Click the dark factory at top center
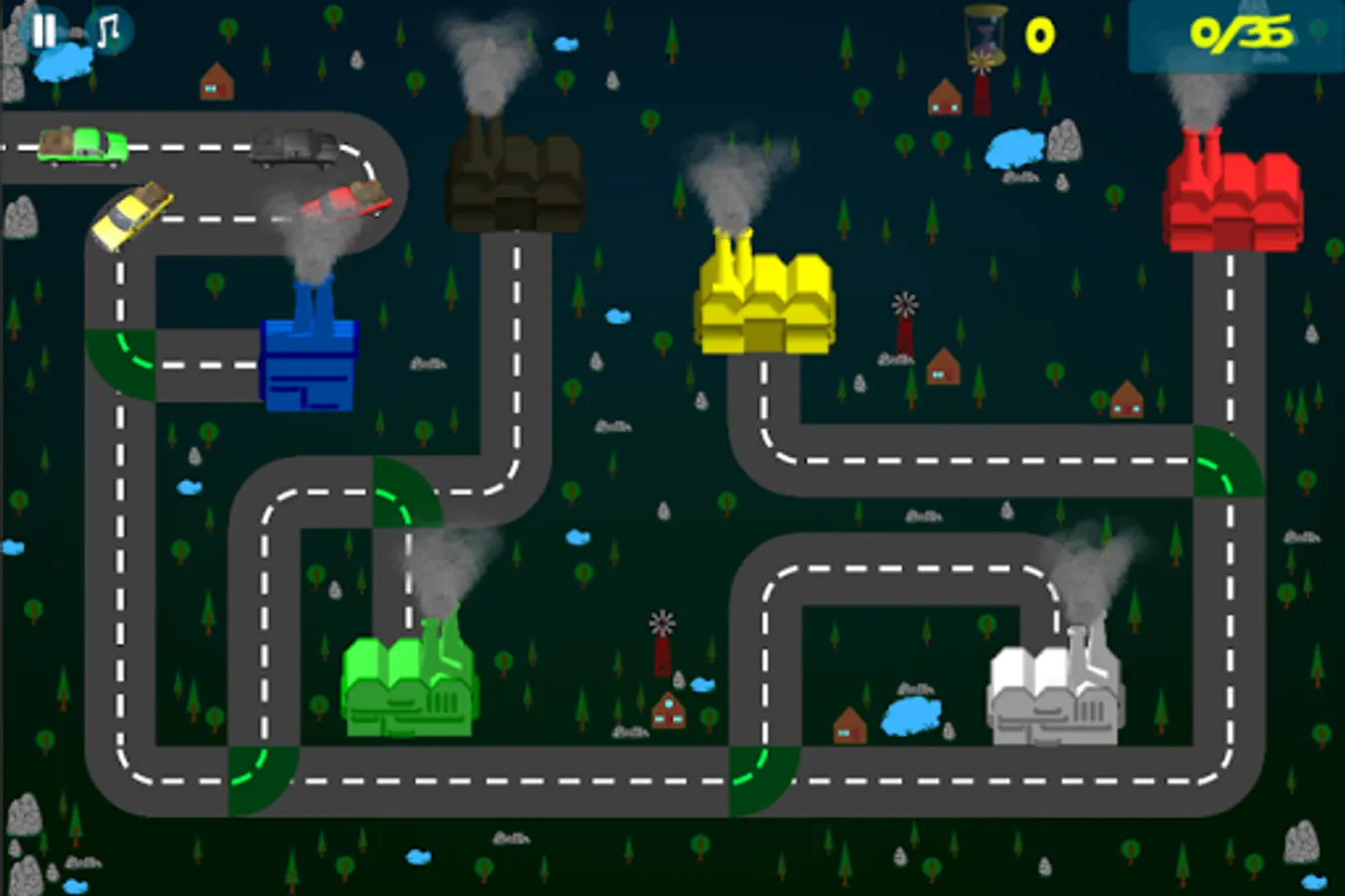The height and width of the screenshot is (896, 1345). click(513, 184)
